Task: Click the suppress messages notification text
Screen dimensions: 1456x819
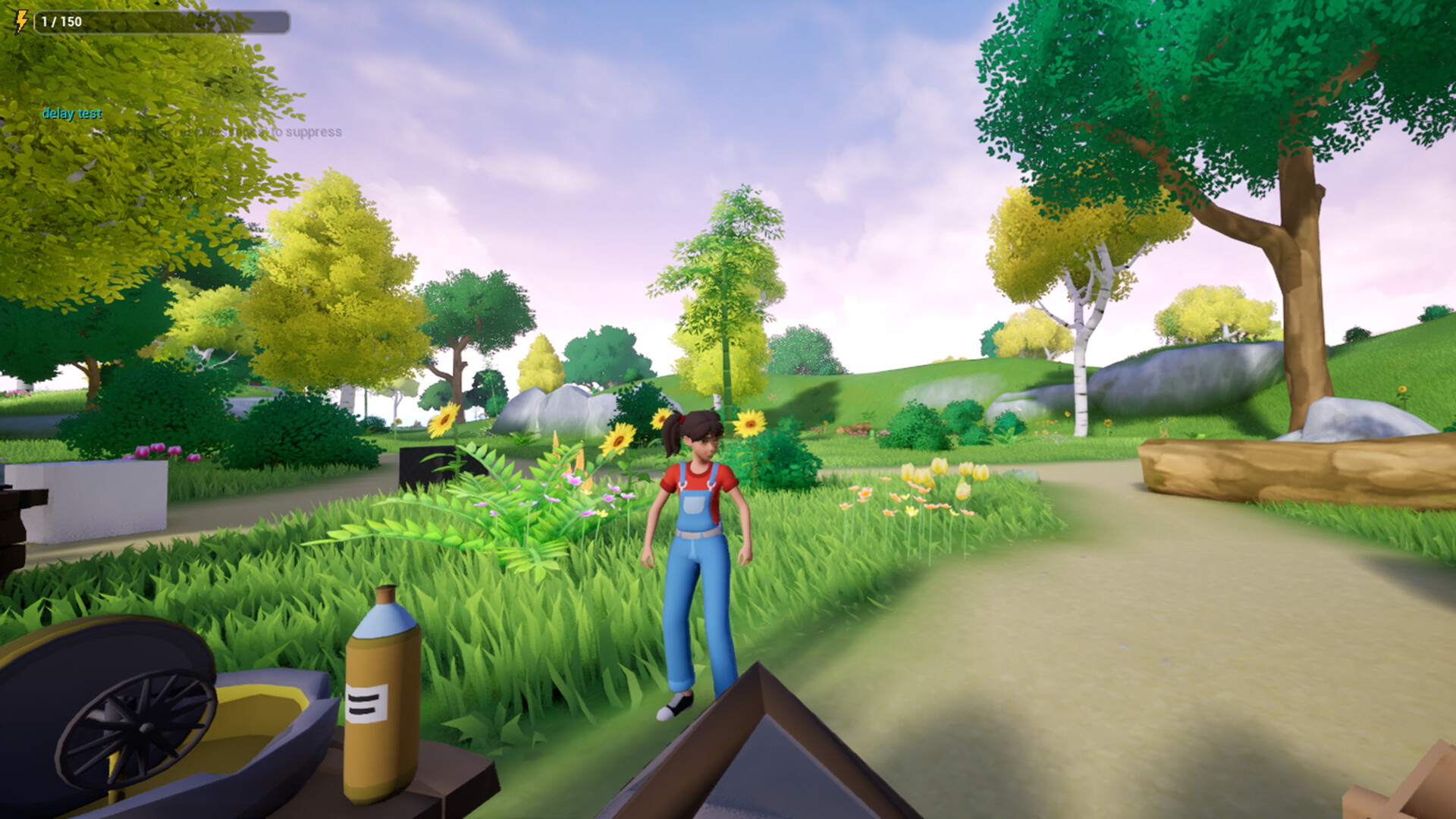Action: click(227, 131)
